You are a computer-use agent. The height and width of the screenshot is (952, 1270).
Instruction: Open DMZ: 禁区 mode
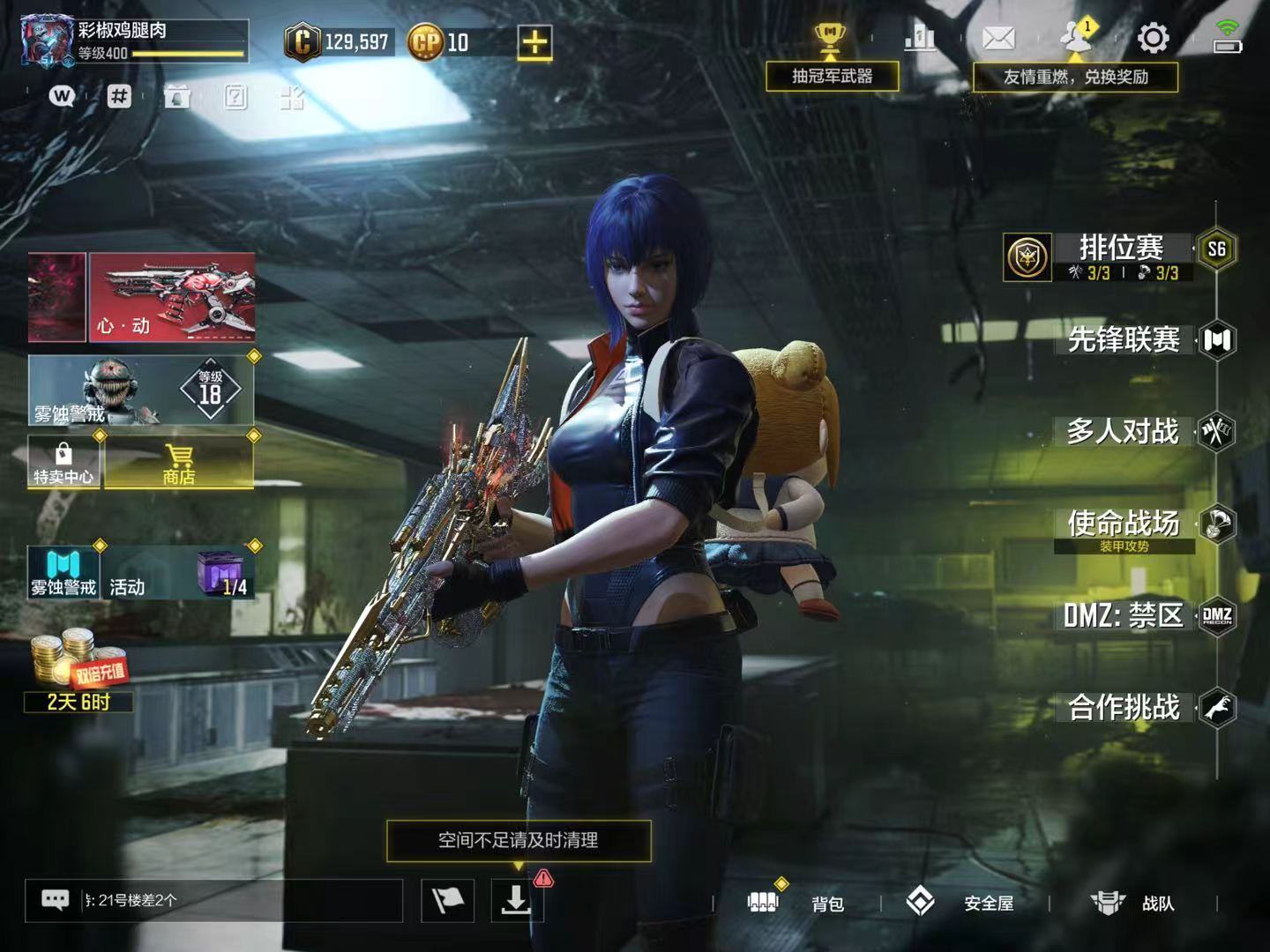(x=1123, y=616)
